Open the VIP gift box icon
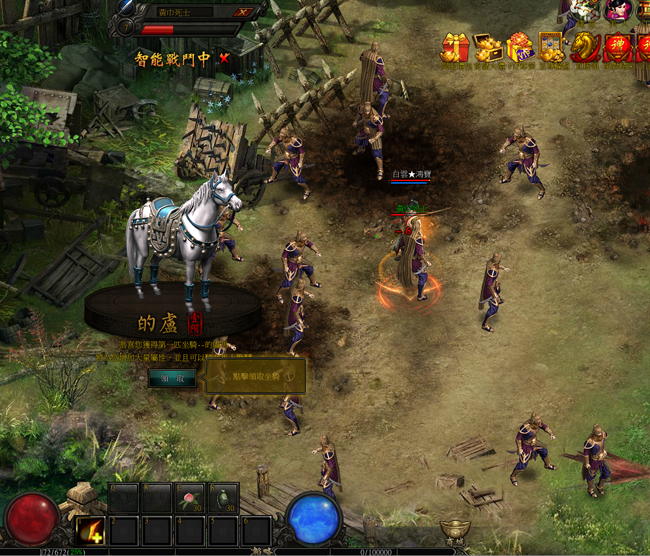Screen dimensions: 650x556 pyautogui.click(x=520, y=47)
